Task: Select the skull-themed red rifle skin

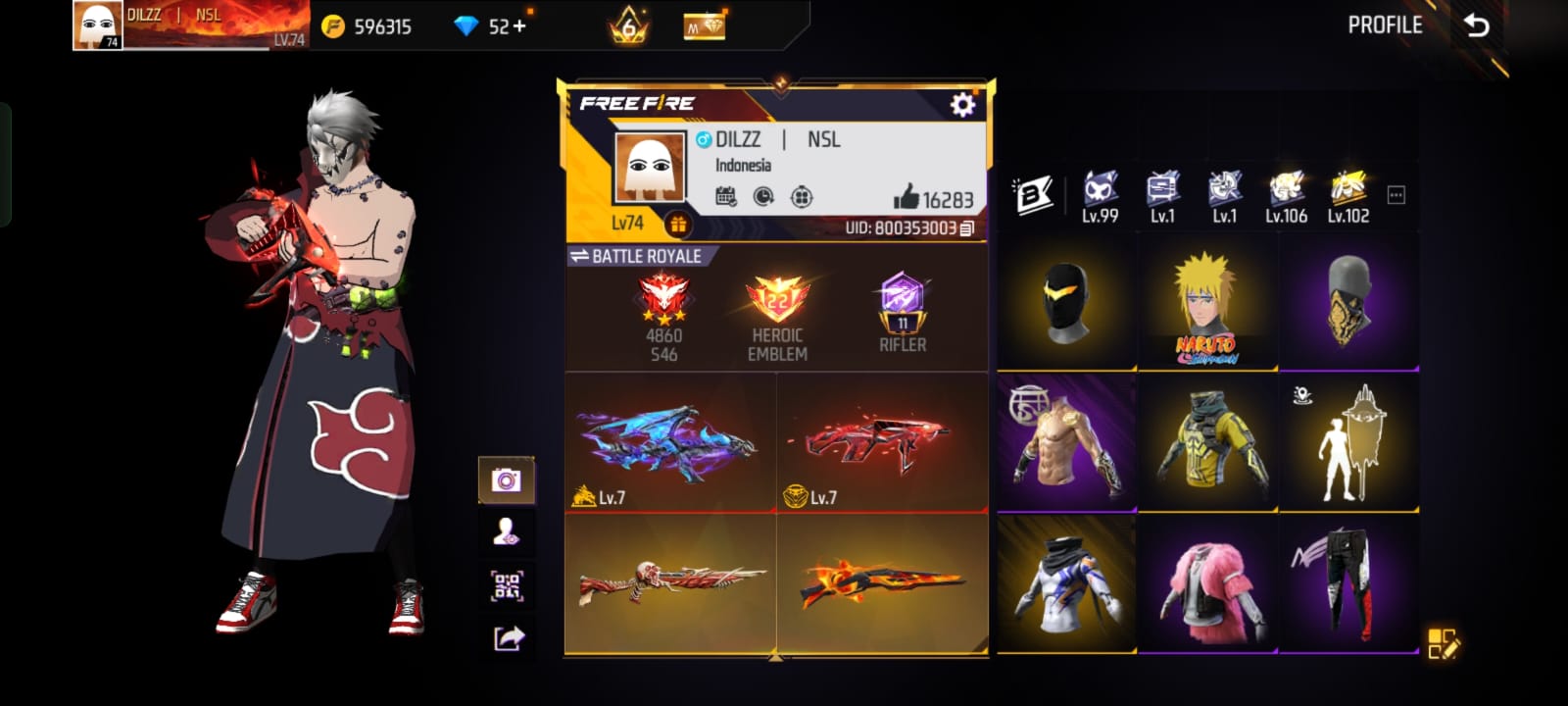Action: pos(670,584)
